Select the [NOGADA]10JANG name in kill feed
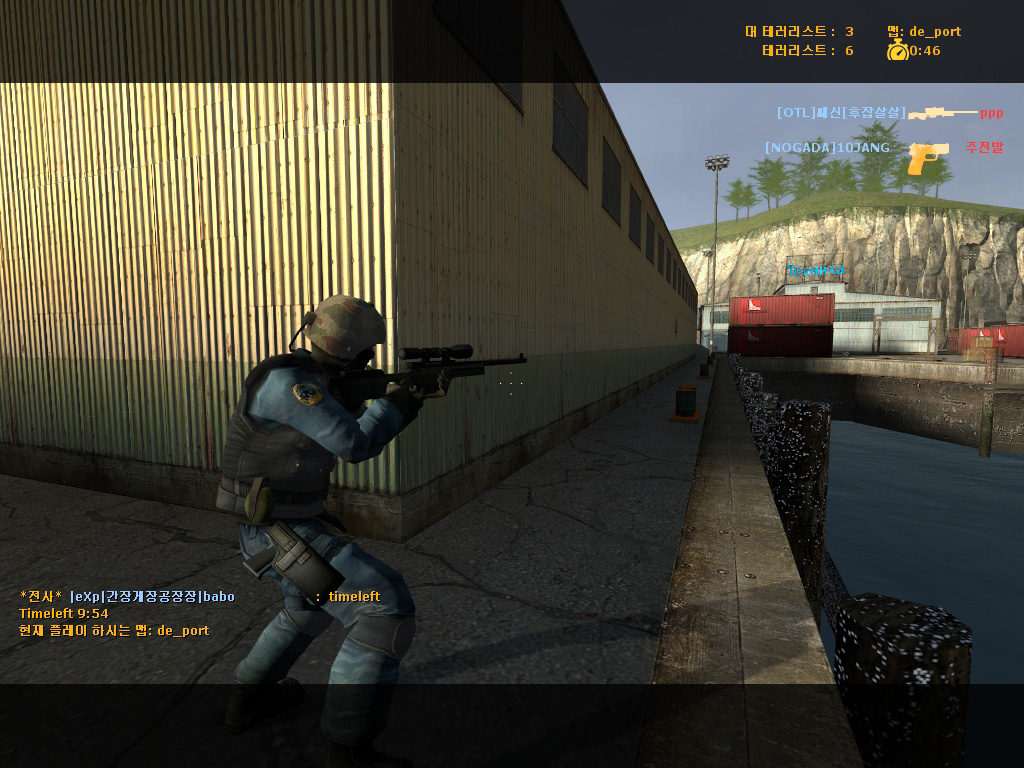The height and width of the screenshot is (768, 1024). 827,148
